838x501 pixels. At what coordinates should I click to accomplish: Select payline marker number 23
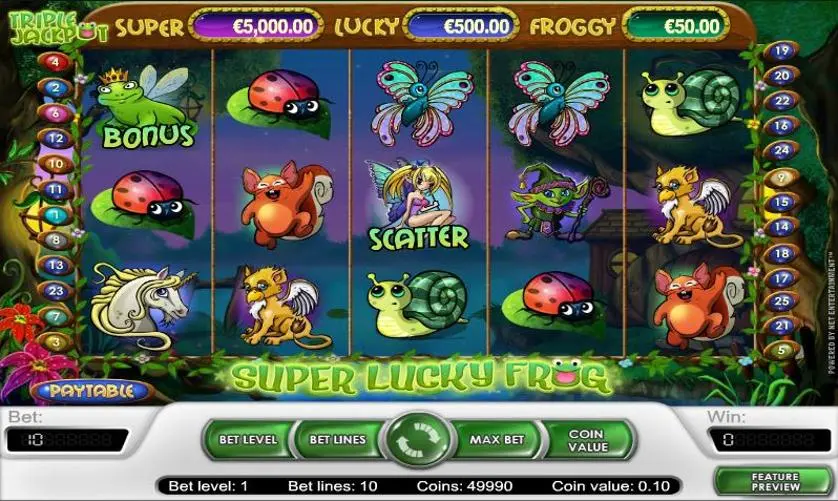(x=56, y=291)
